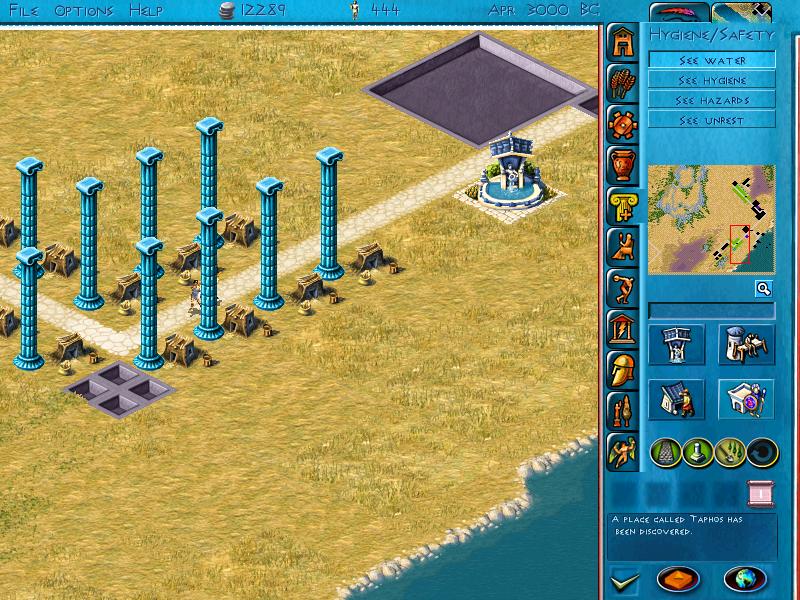Choose the See Hazards overlay
The height and width of the screenshot is (600, 800).
(711, 100)
